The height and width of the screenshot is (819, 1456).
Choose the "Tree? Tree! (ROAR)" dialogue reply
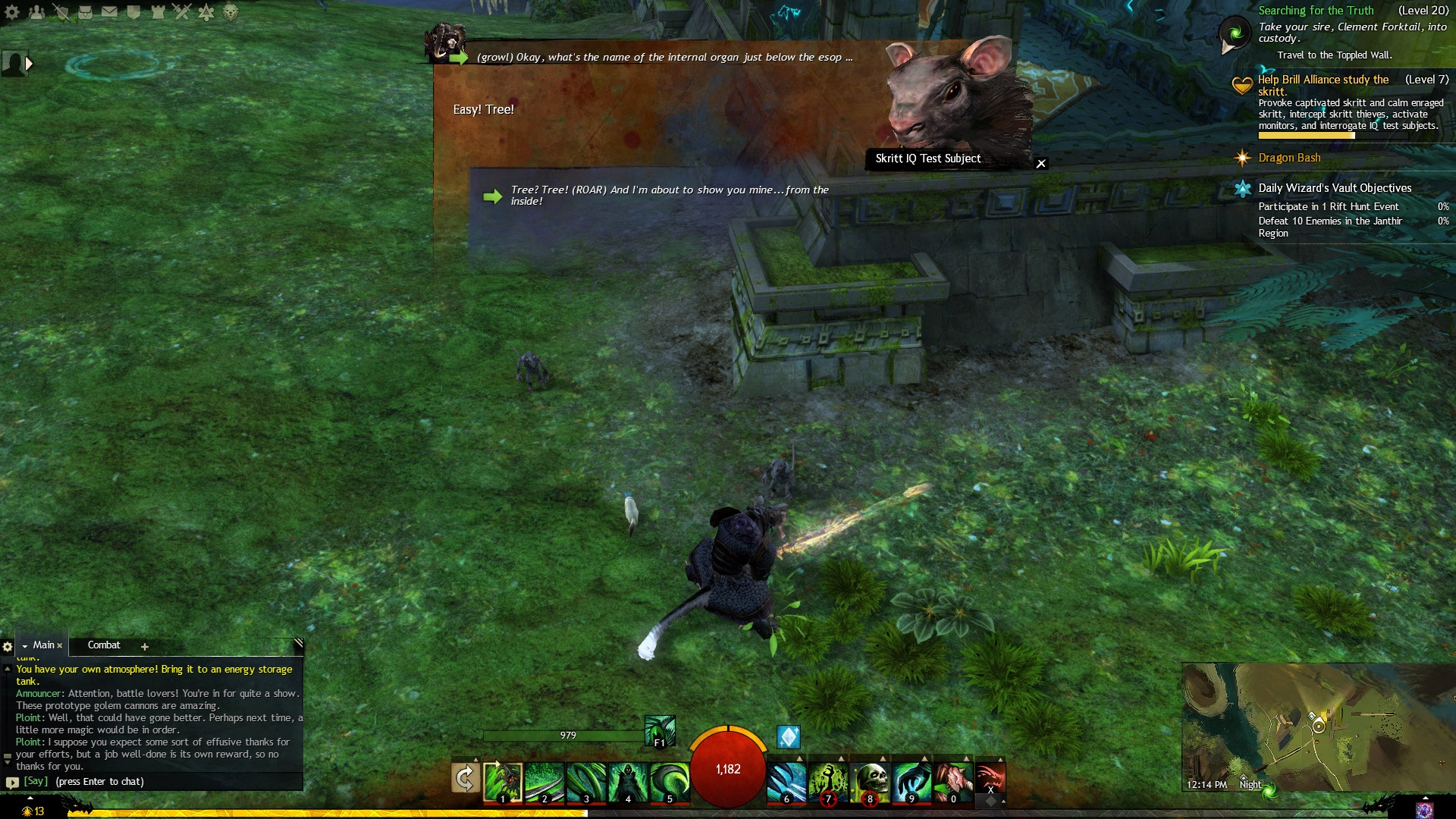(669, 196)
